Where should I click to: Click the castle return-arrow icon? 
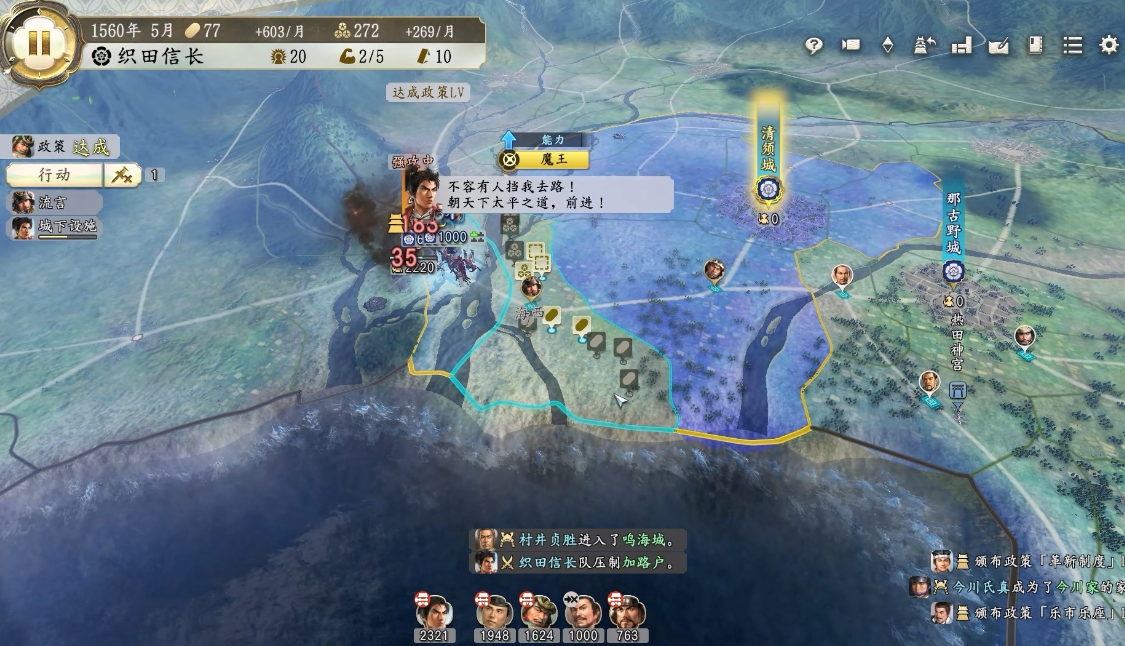[924, 45]
